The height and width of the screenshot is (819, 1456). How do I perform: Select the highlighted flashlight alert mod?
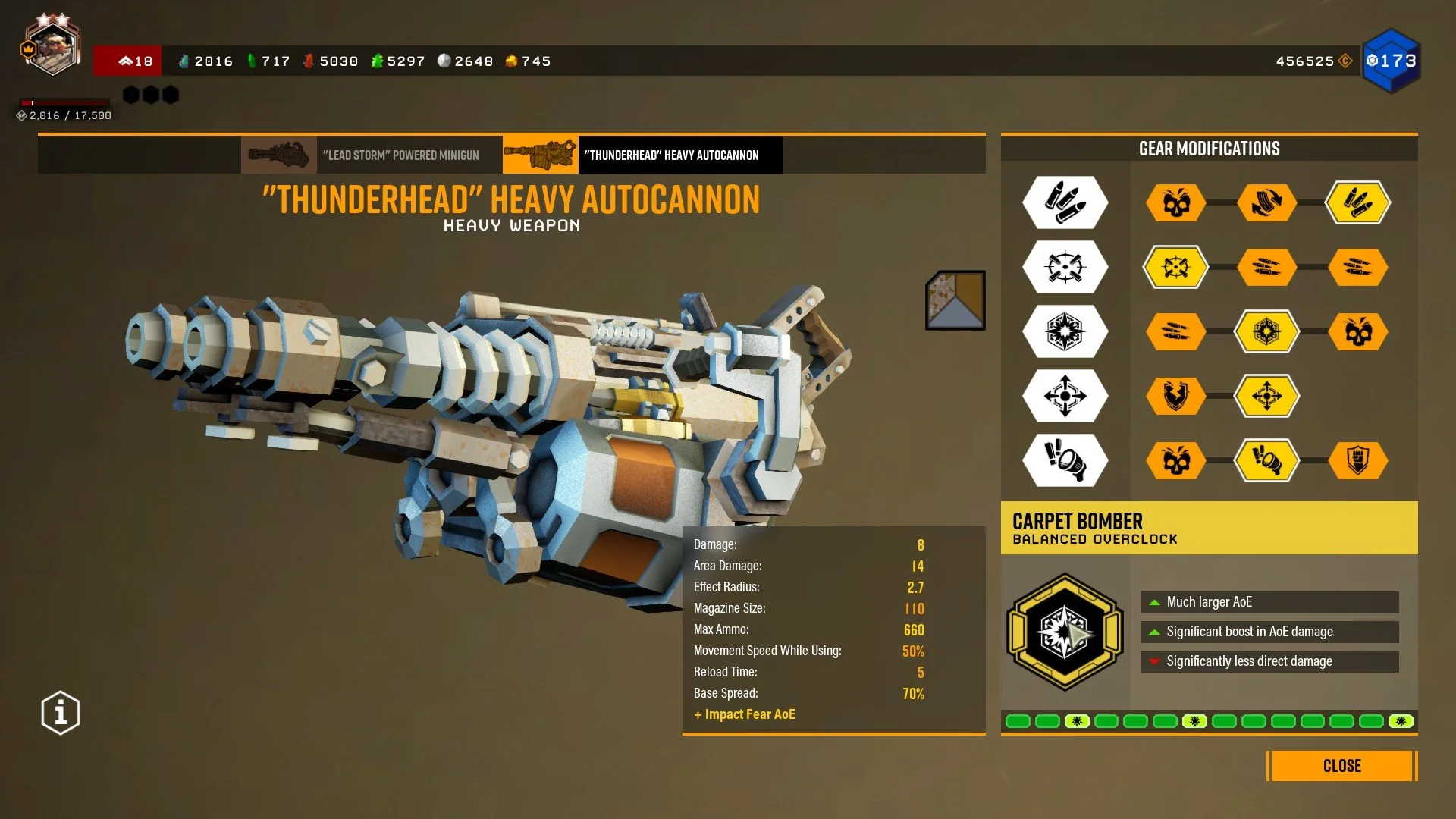[x=1266, y=460]
